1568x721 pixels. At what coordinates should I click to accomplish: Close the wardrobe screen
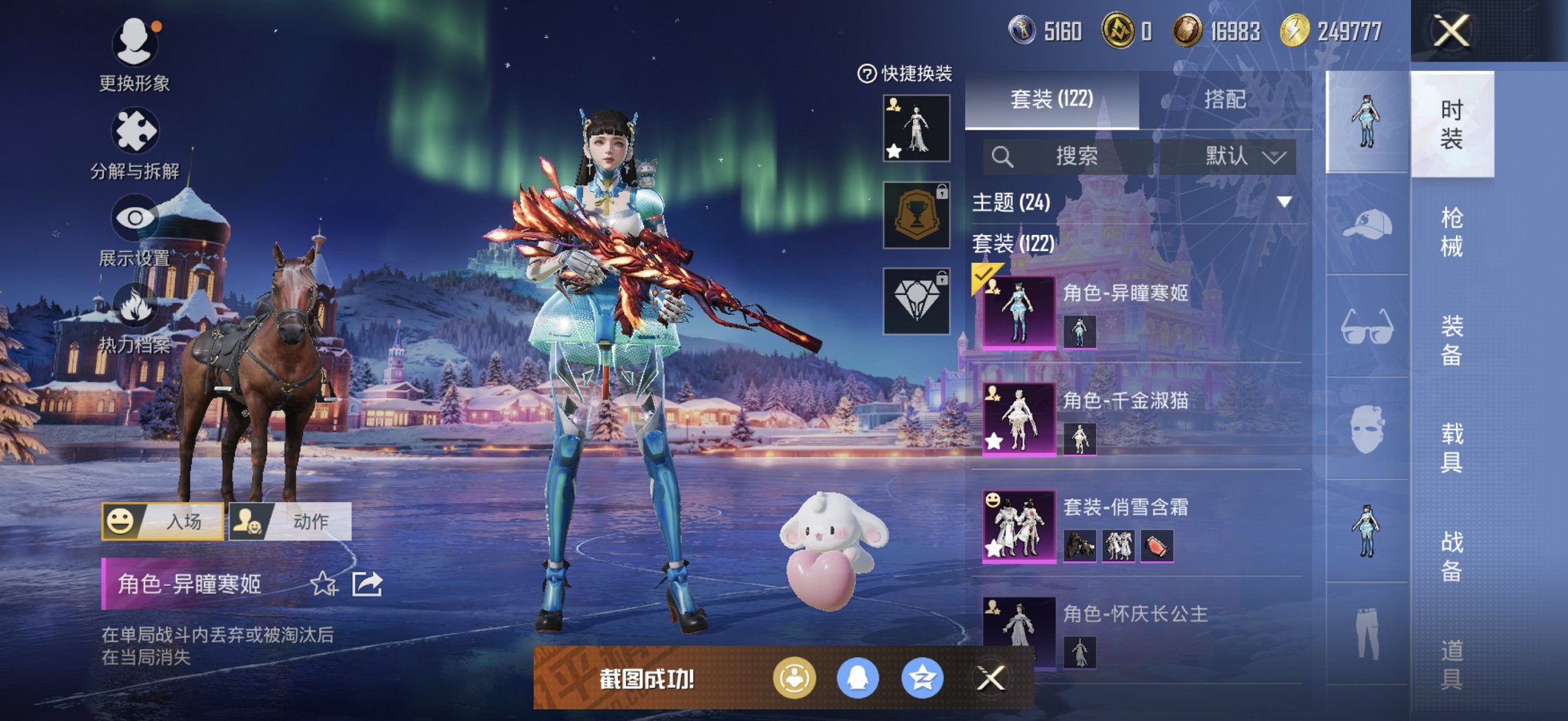1452,32
